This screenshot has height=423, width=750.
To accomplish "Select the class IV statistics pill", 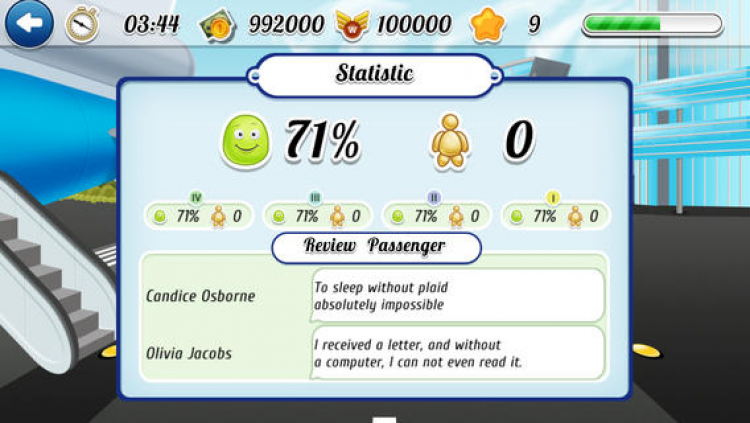I will point(195,215).
